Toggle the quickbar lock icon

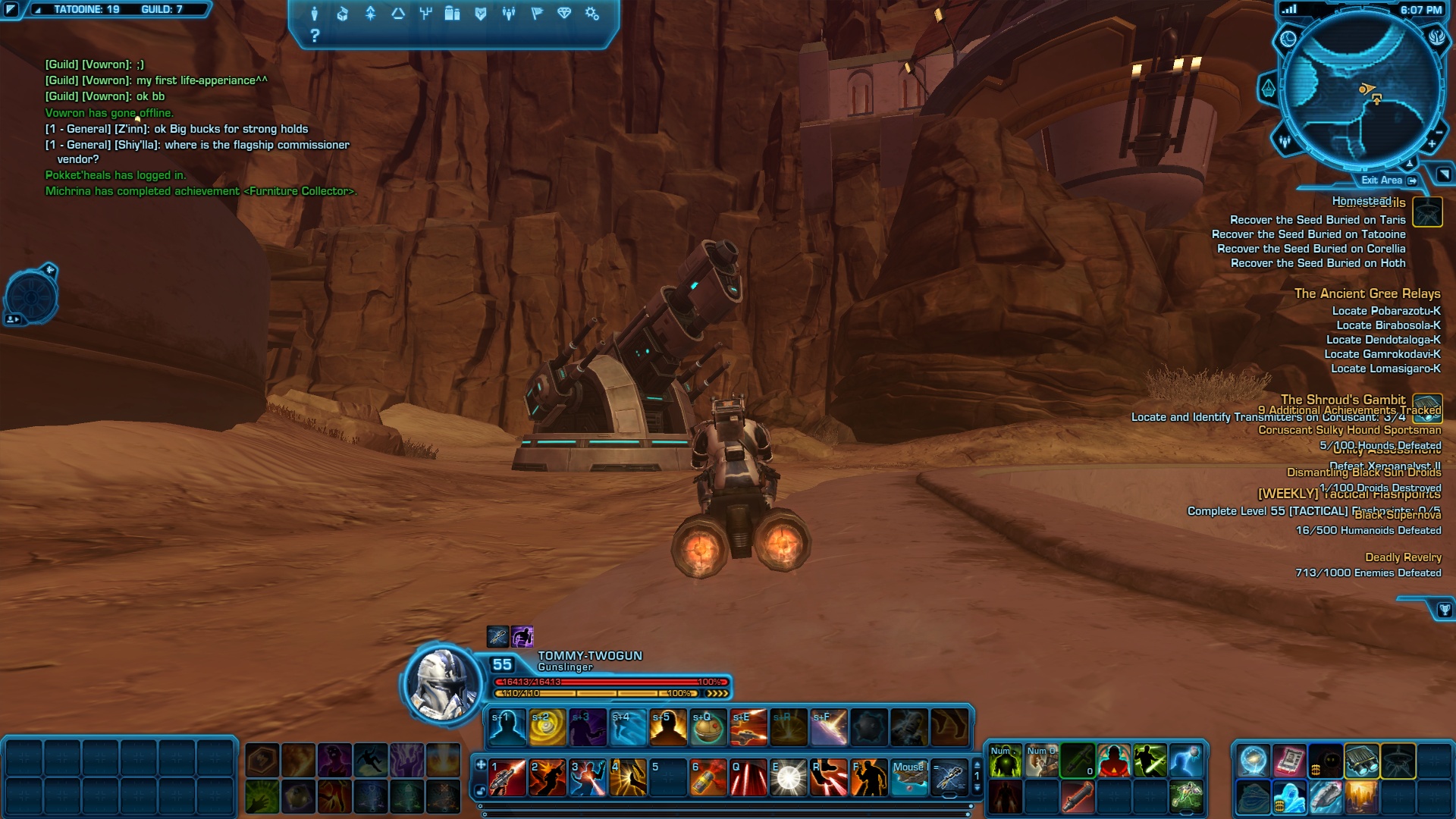[x=481, y=791]
